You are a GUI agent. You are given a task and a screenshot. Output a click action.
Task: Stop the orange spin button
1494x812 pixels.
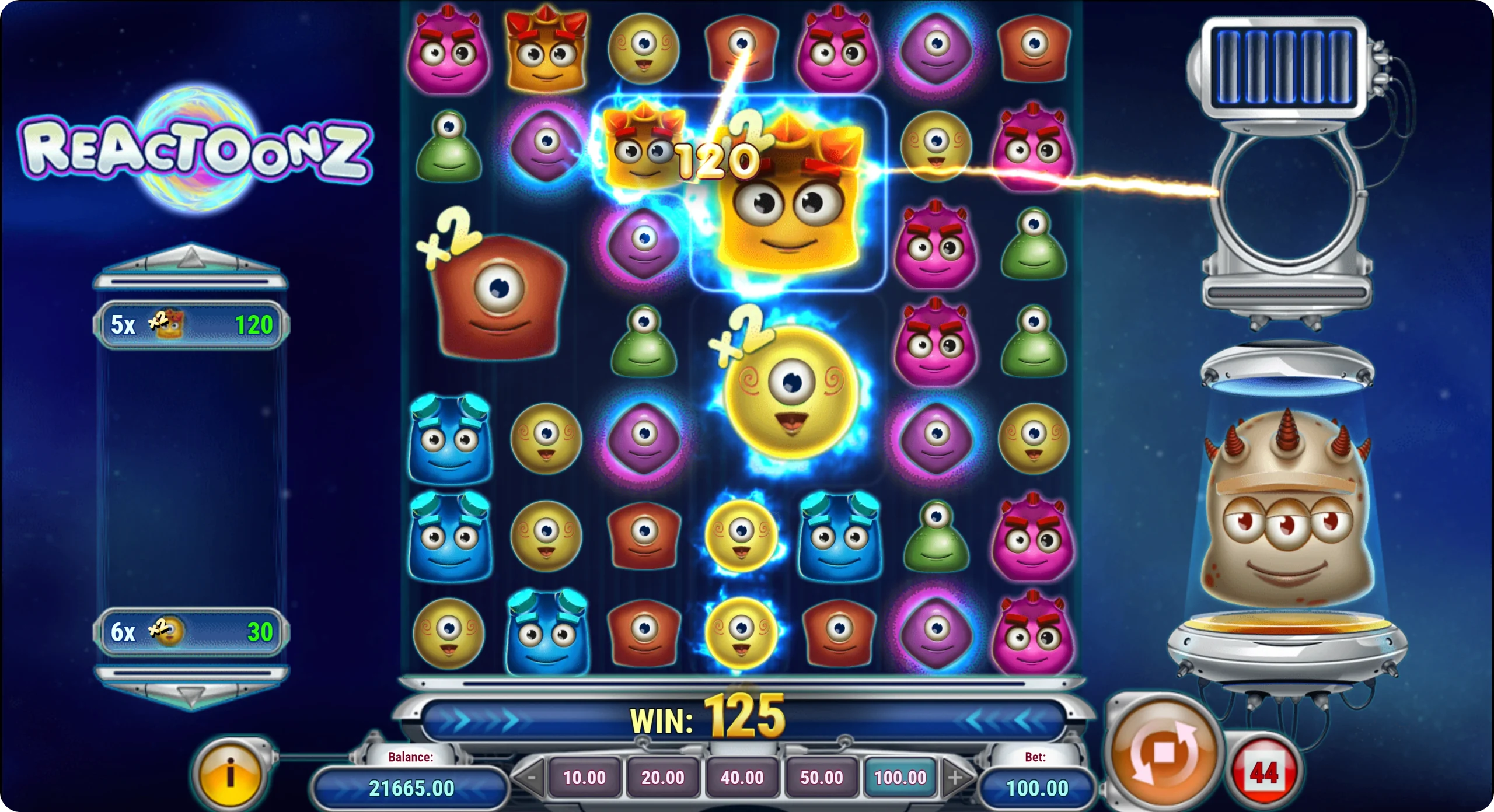pyautogui.click(x=1163, y=752)
